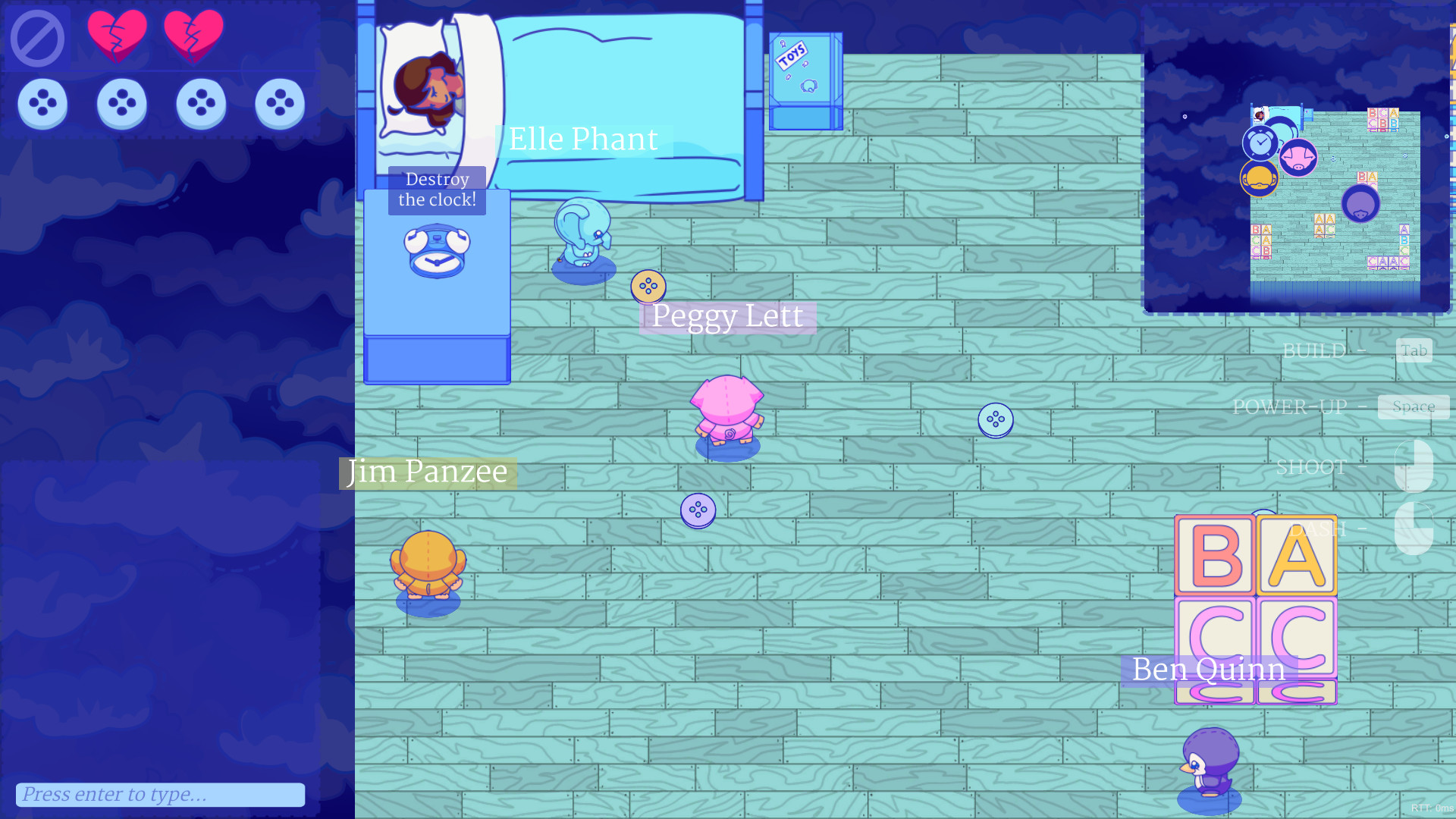Click the first button ammo icon

43,103
